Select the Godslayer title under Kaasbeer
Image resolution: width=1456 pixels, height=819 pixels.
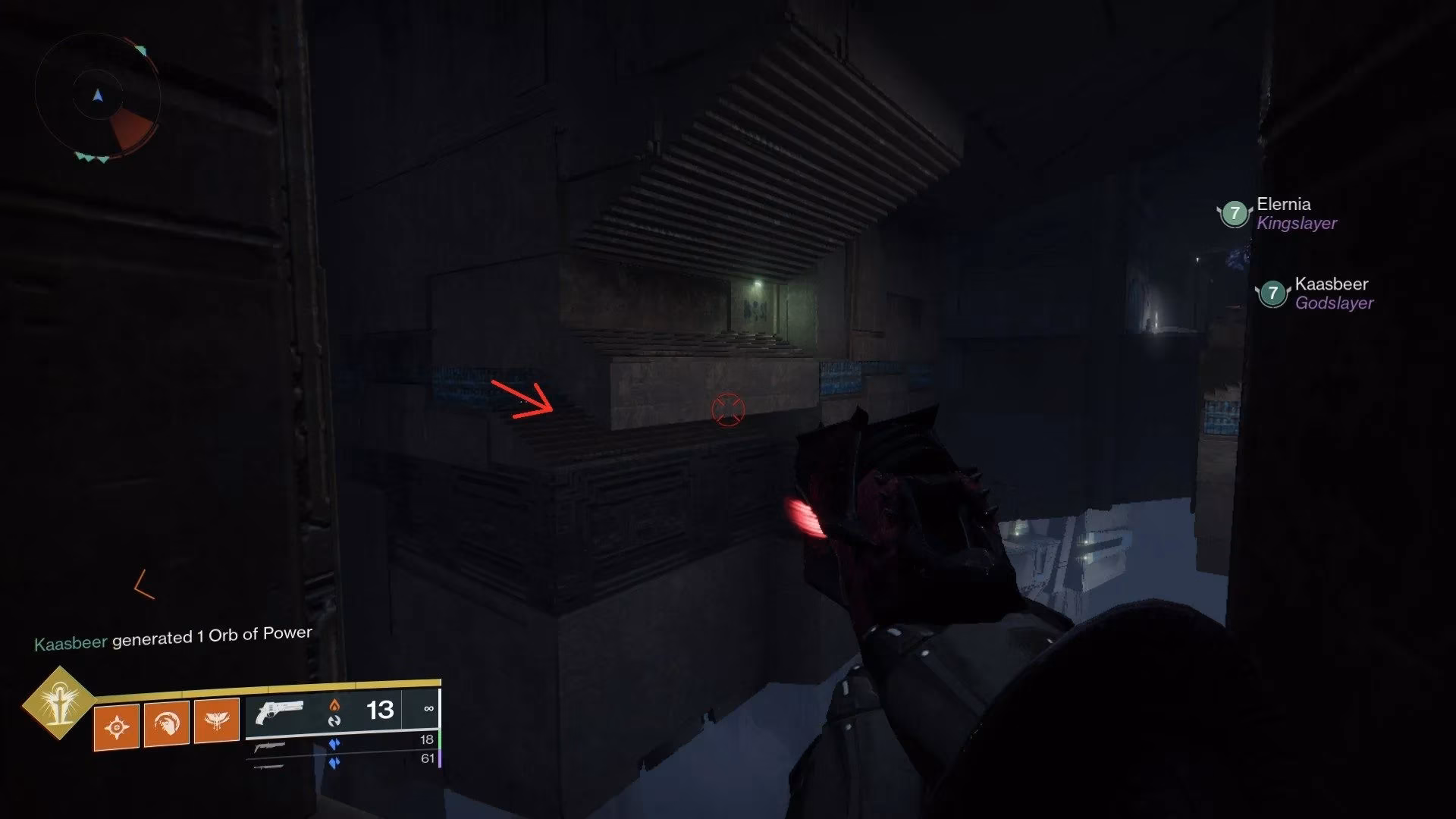[1332, 303]
